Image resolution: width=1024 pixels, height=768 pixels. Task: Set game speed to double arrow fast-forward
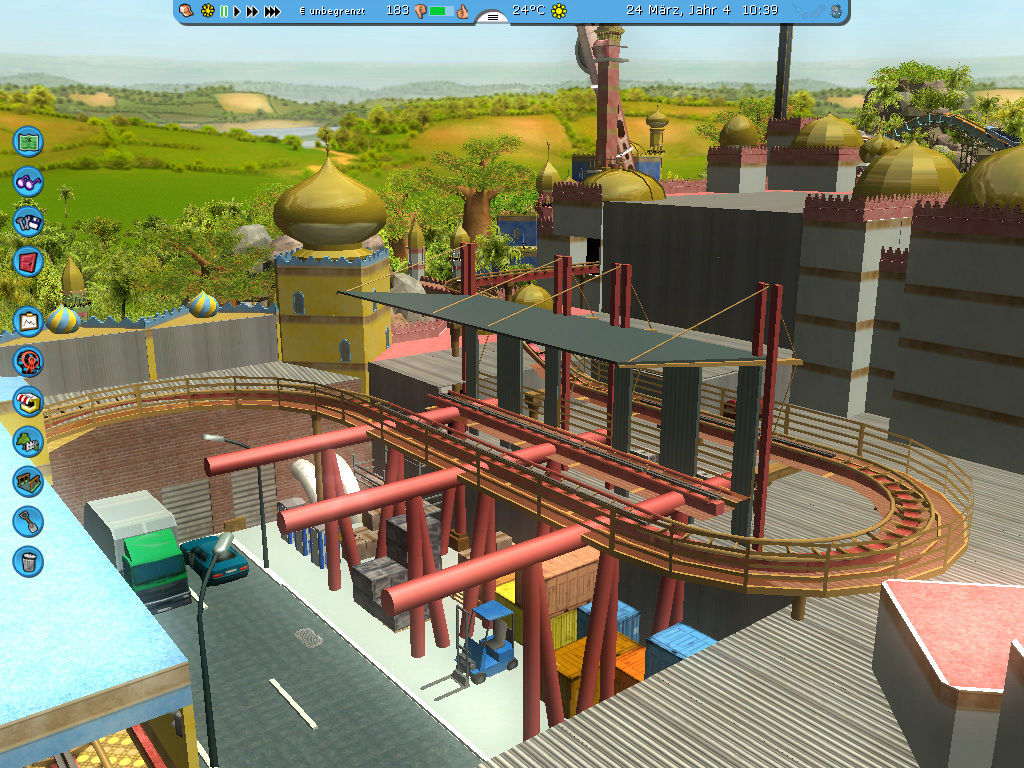click(251, 11)
